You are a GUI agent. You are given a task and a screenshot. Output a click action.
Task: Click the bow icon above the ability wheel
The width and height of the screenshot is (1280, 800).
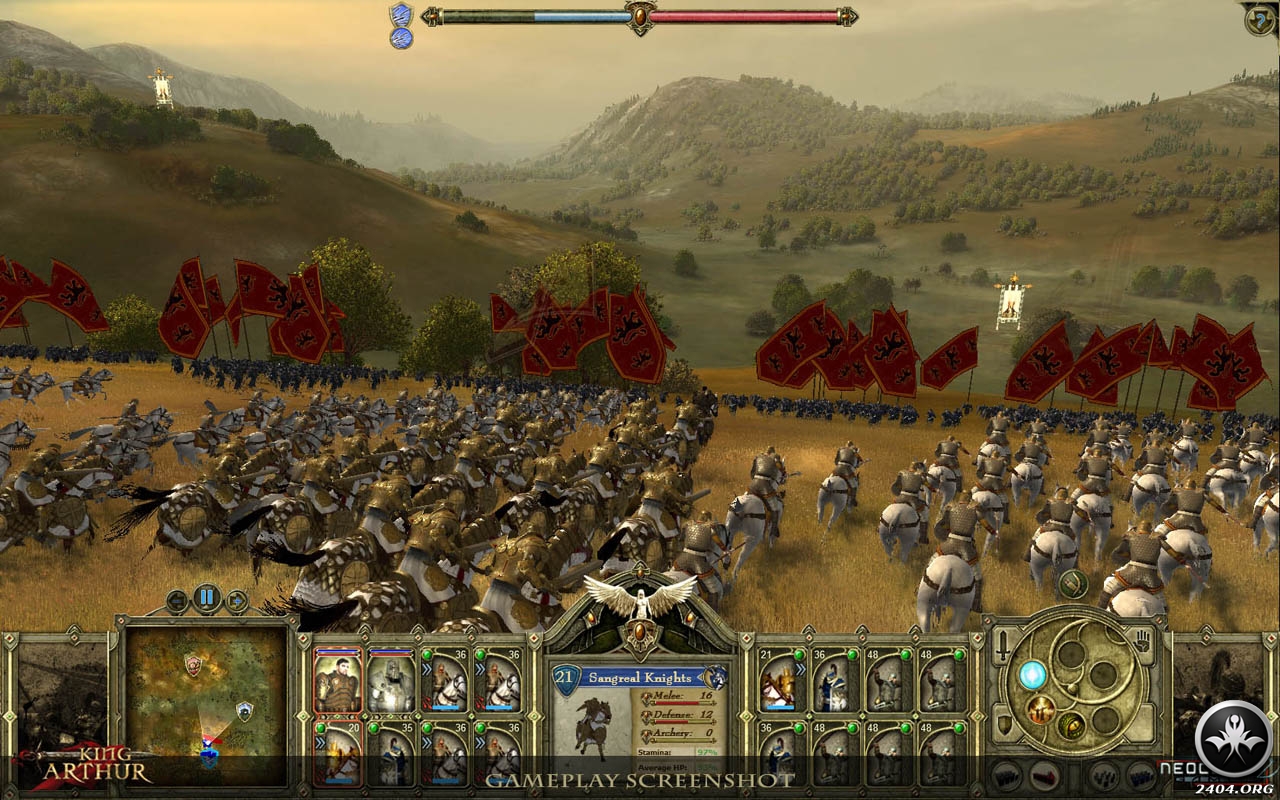[x=1073, y=584]
